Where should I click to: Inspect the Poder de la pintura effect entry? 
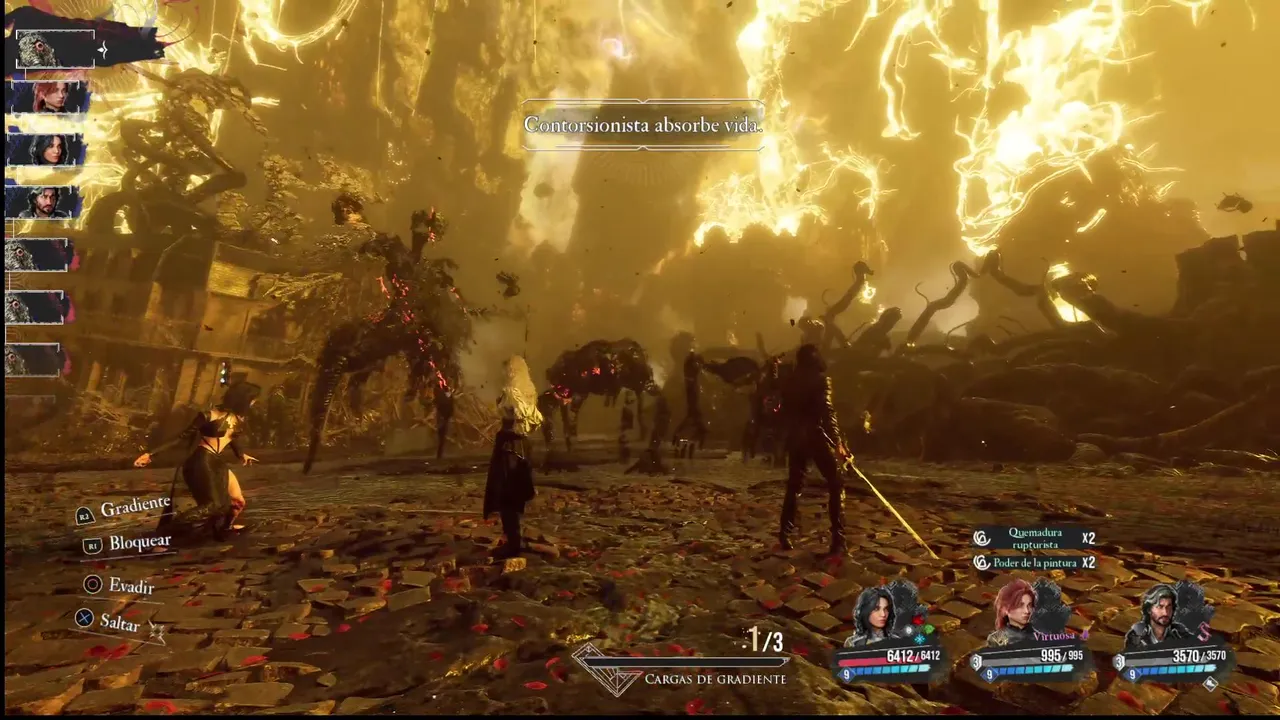[1034, 563]
